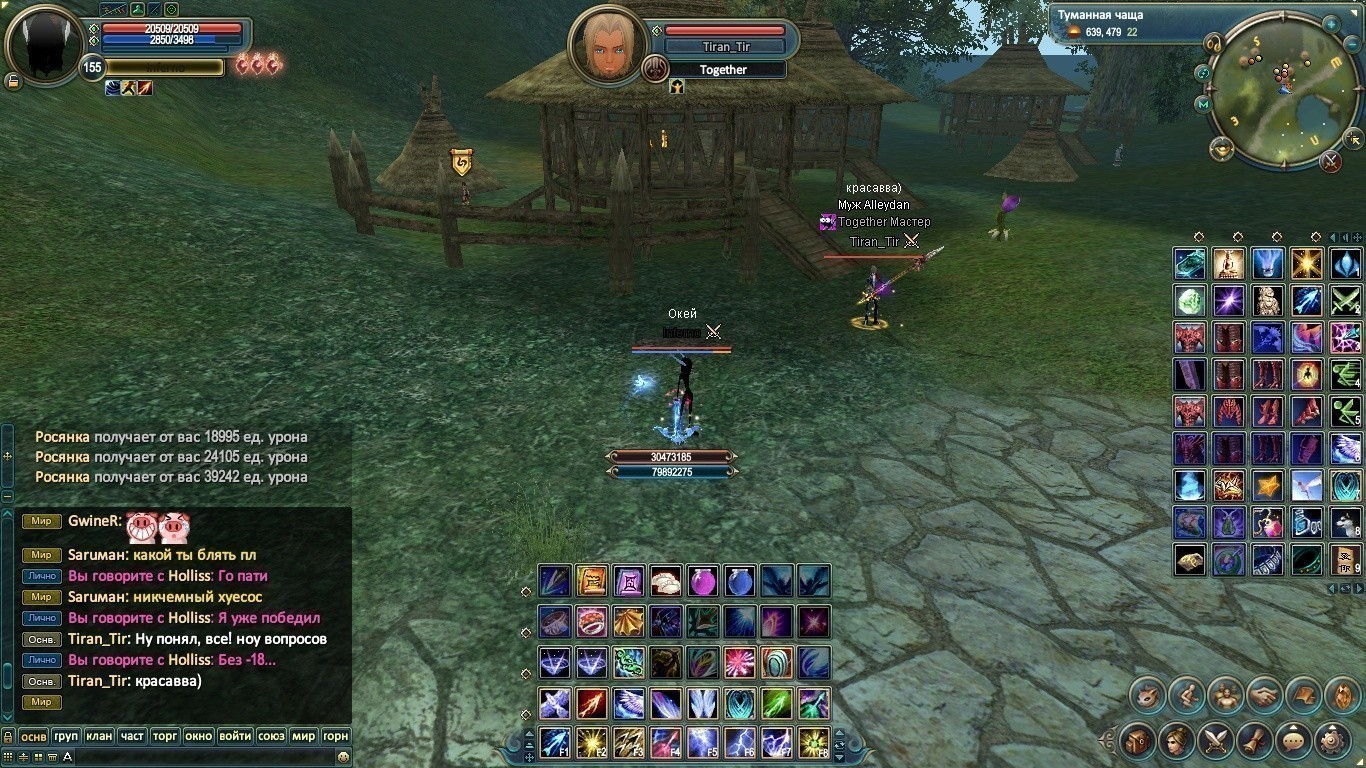Click the handshake social button
Image resolution: width=1366 pixels, height=768 pixels.
tap(1264, 694)
